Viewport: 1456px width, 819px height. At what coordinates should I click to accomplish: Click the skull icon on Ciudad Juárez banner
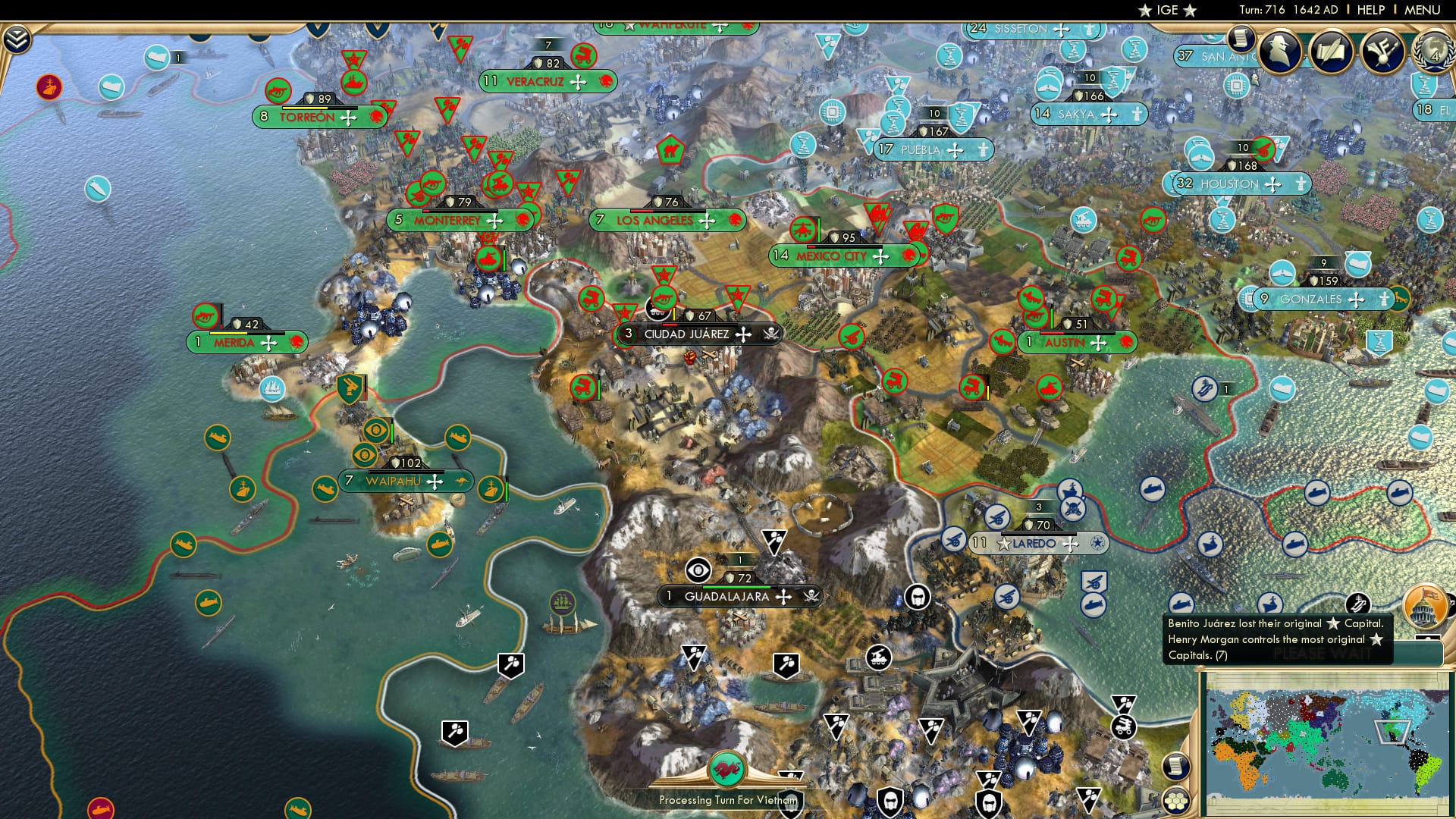[x=768, y=334]
